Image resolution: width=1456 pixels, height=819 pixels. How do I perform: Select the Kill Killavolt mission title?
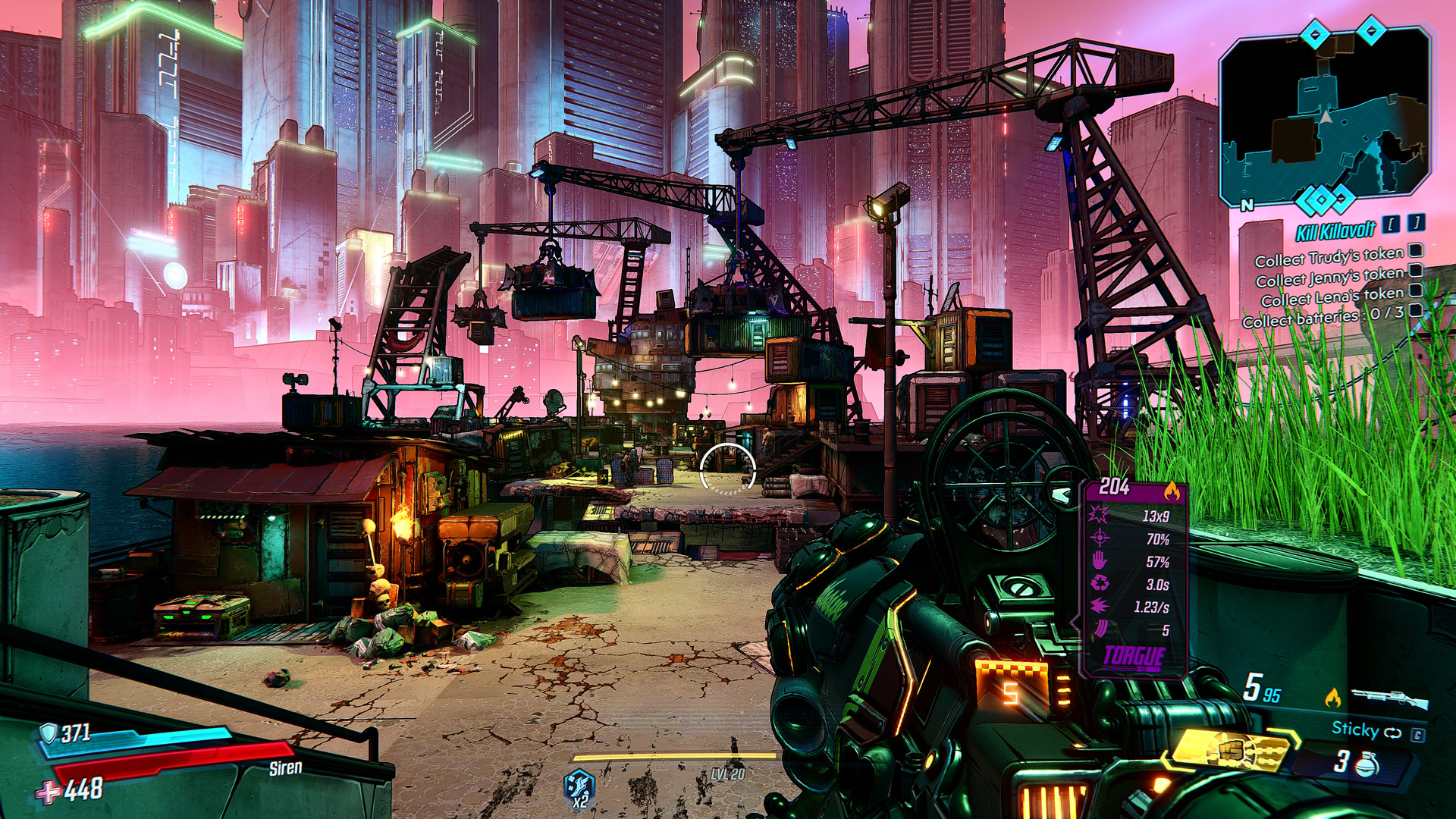point(1335,231)
